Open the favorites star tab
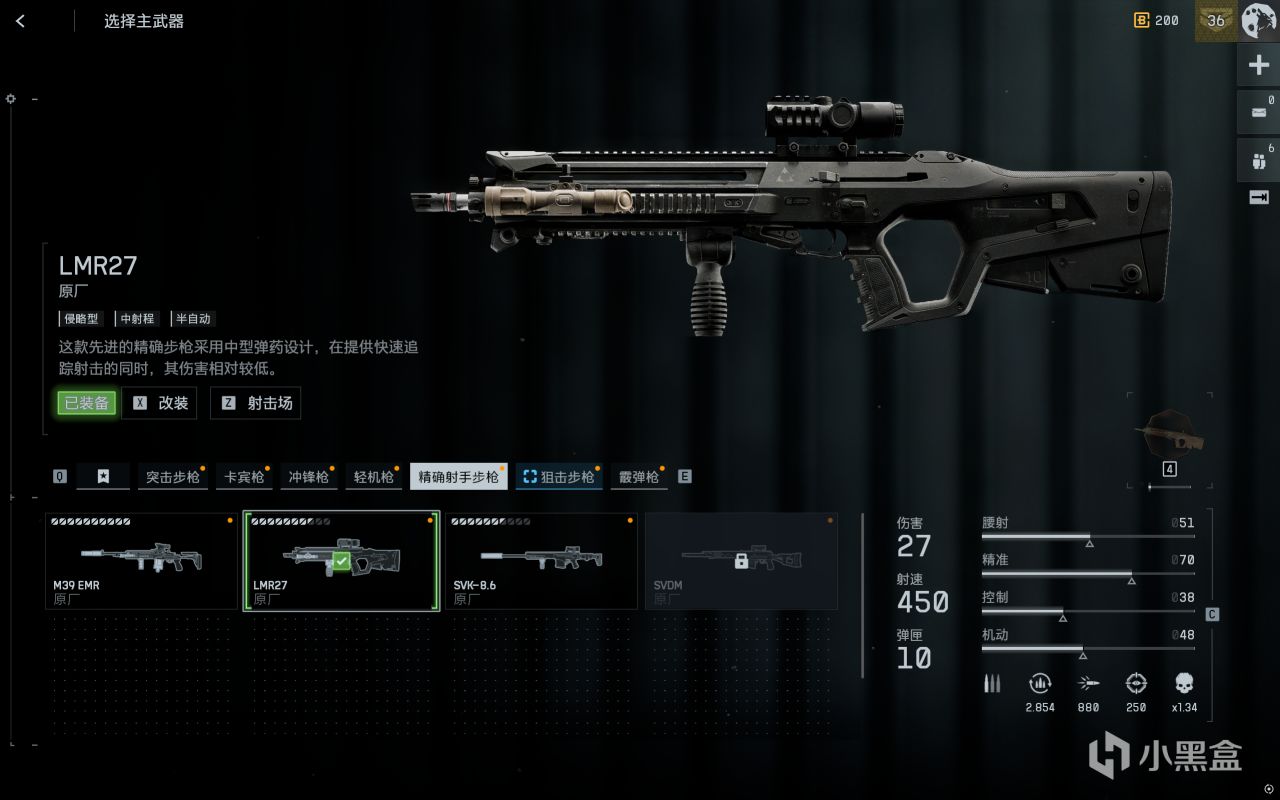1280x800 pixels. click(103, 477)
